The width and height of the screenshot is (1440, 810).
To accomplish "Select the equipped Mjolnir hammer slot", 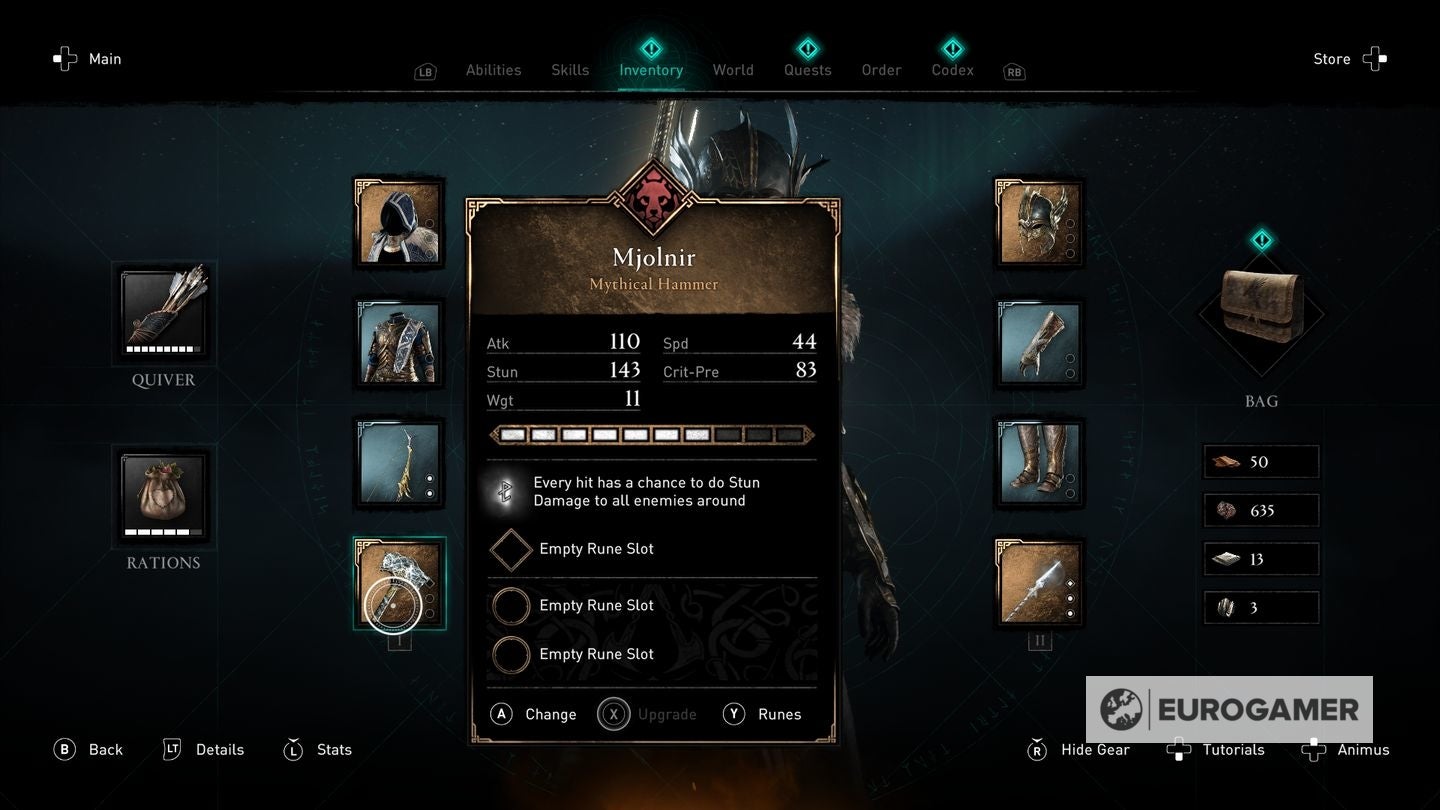I will point(399,583).
